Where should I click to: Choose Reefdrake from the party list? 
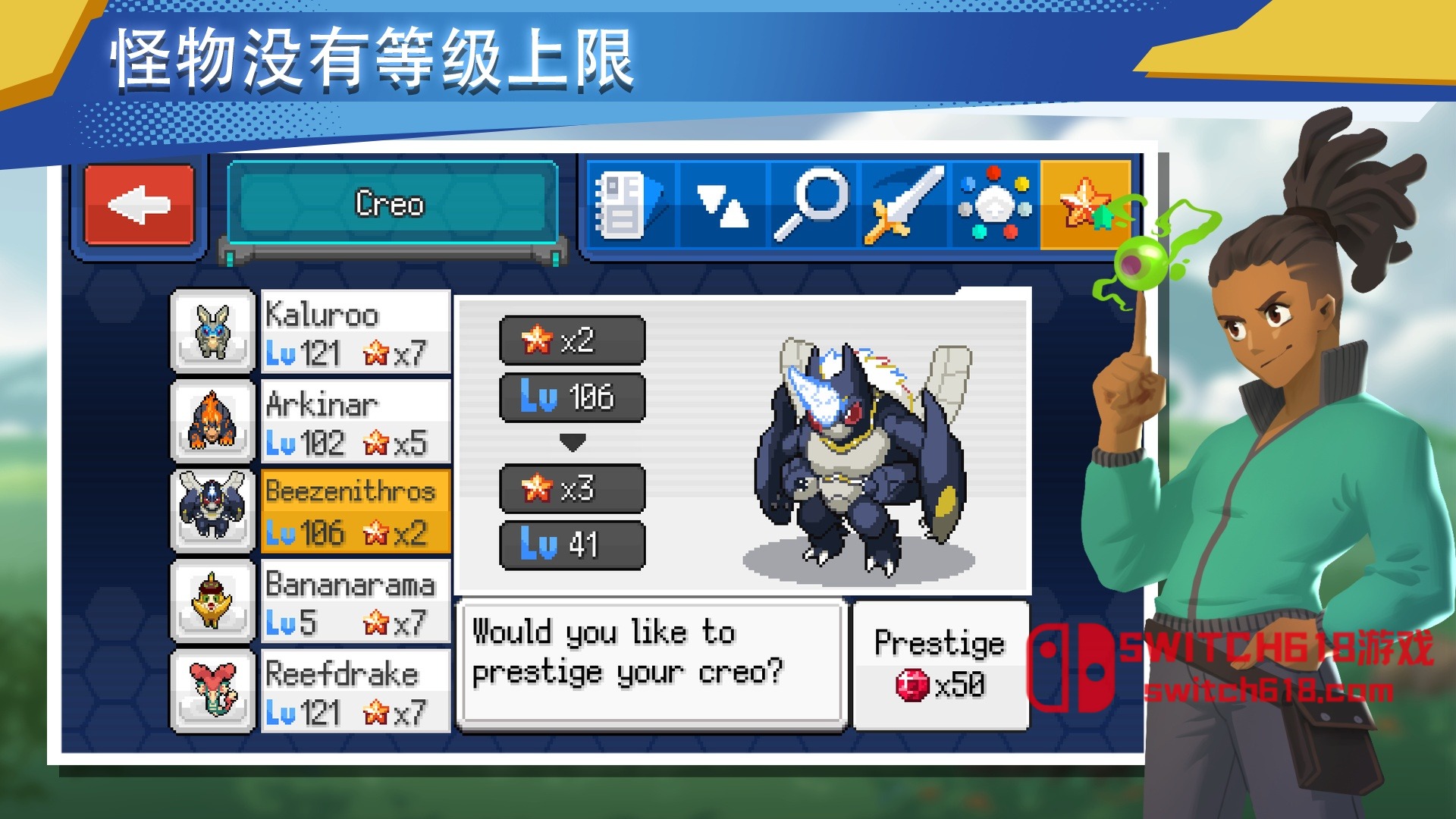pyautogui.click(x=355, y=692)
